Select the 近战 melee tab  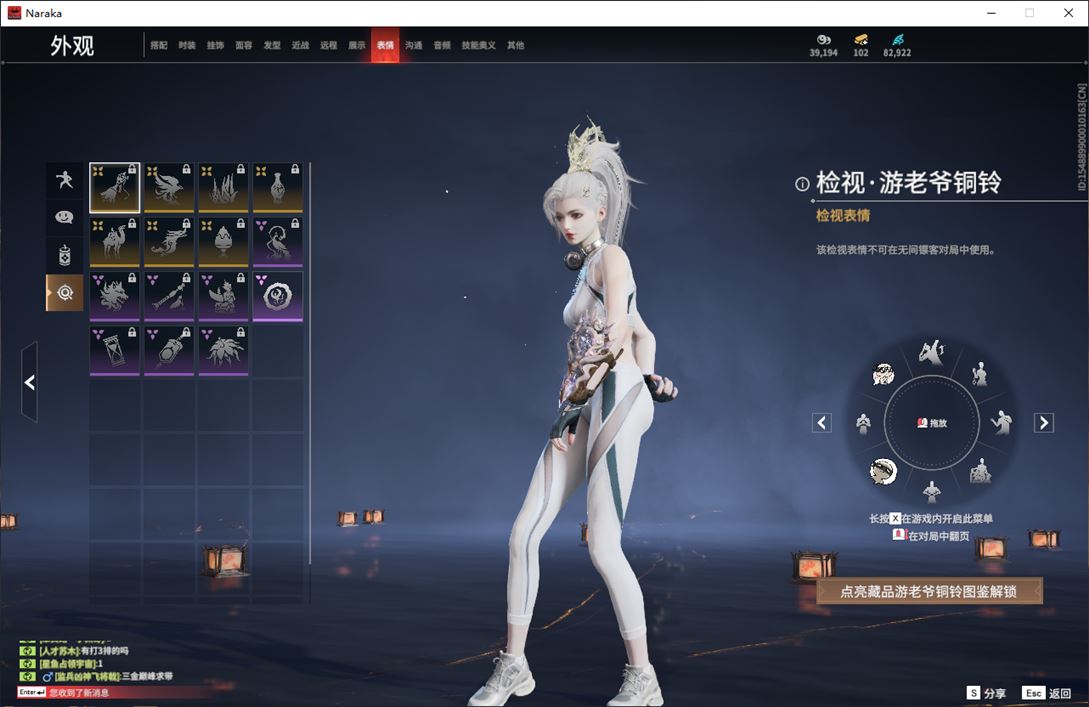[x=300, y=45]
